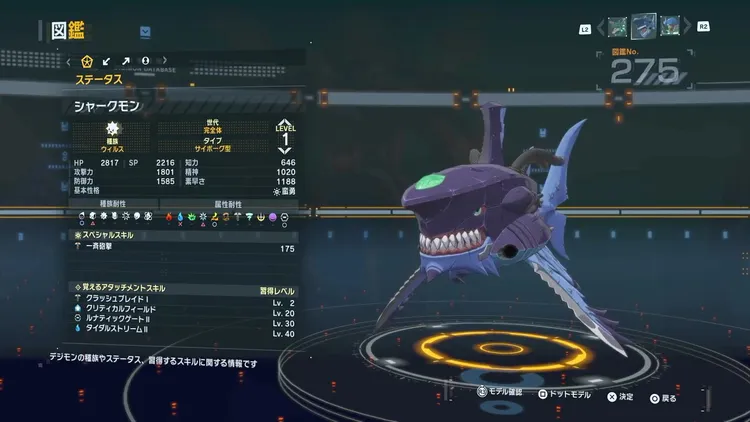The height and width of the screenshot is (422, 750).
Task: Select the next Digimon thumbnail
Action: [x=669, y=24]
